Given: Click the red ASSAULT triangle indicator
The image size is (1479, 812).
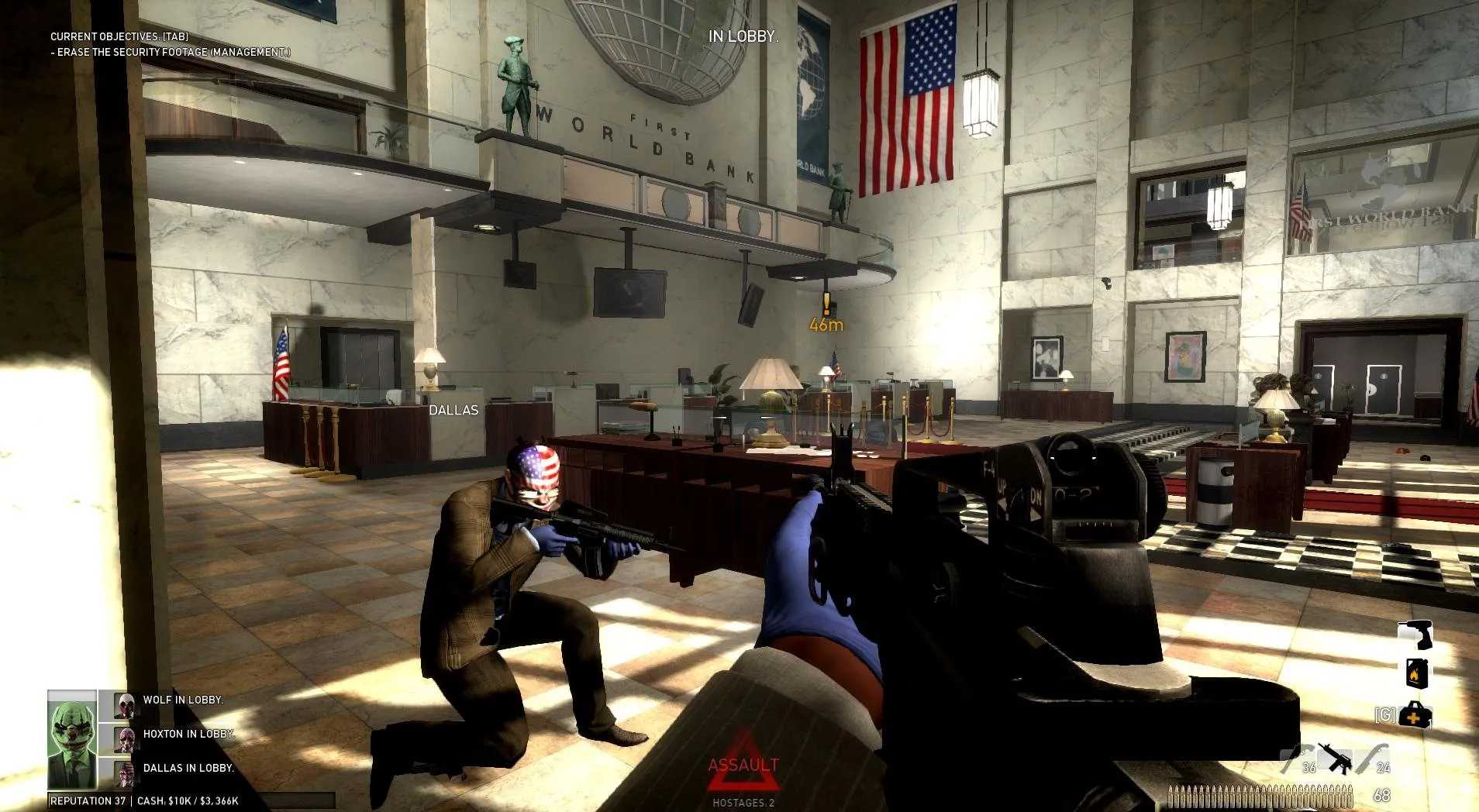Looking at the screenshot, I should click(x=745, y=763).
